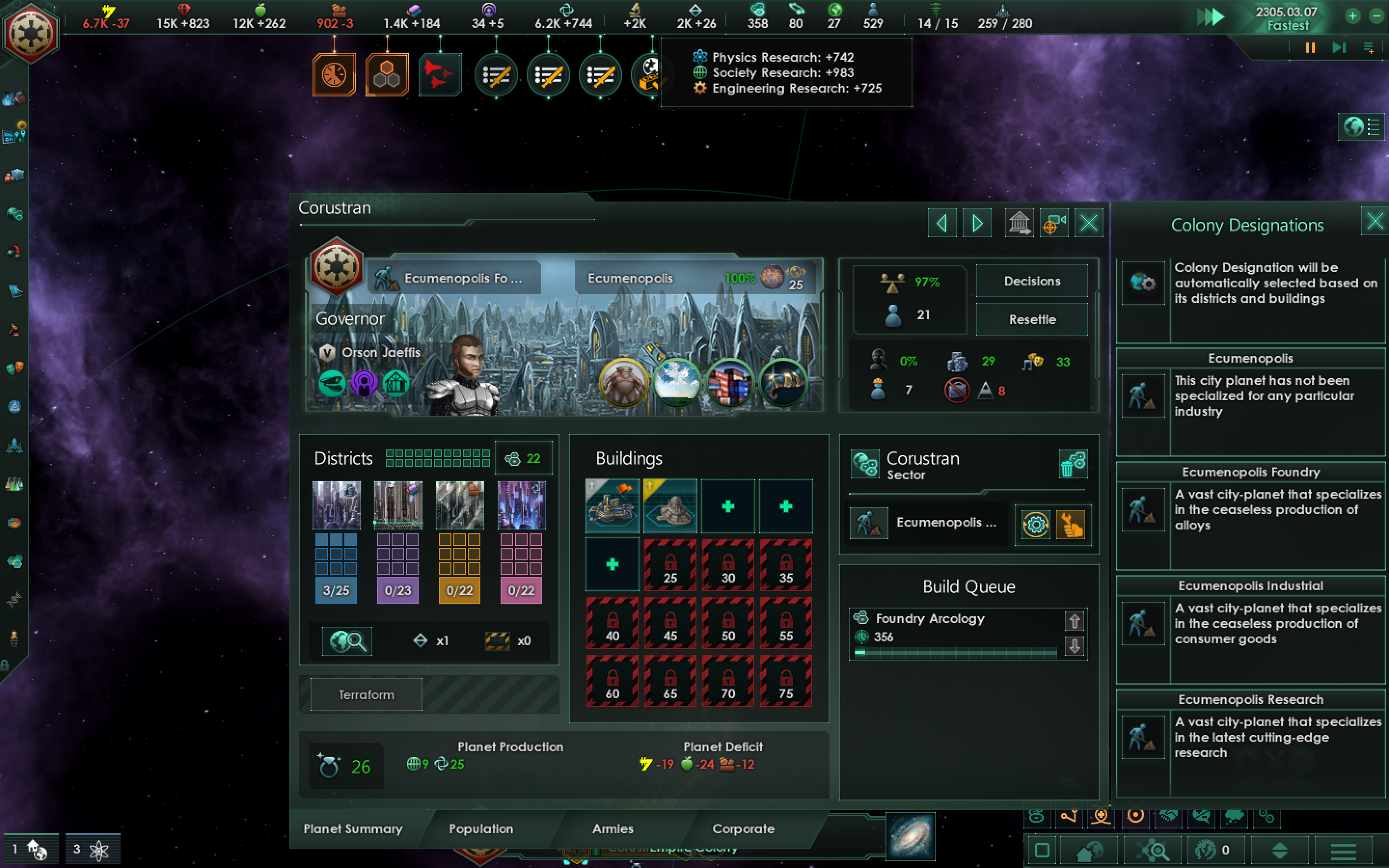Open Policies and Edicts via the gavel icon
This screenshot has width=1389, height=868.
pos(15,328)
